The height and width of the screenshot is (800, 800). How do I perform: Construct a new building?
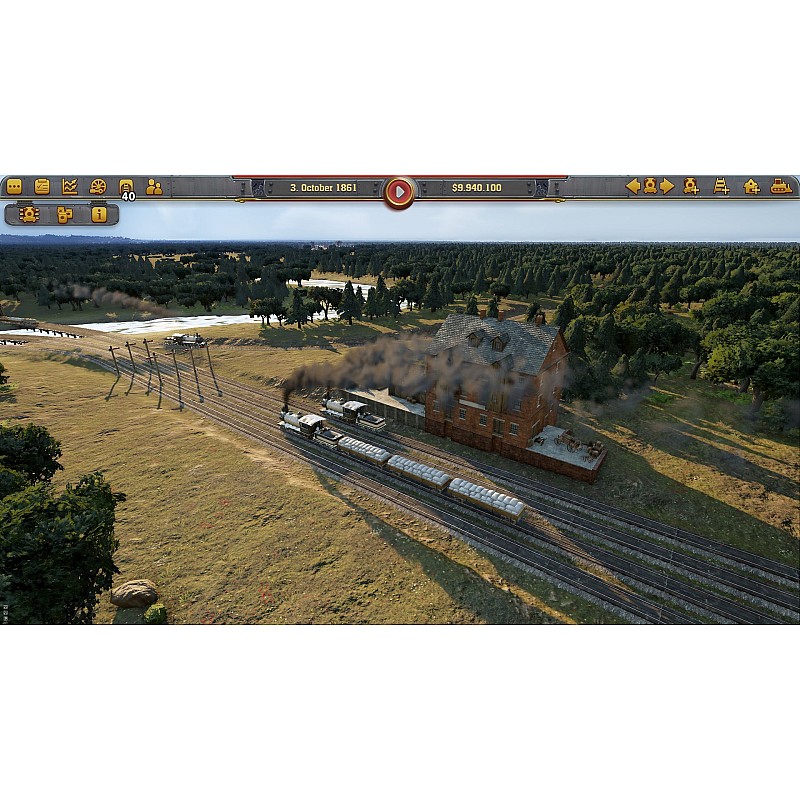(x=751, y=186)
